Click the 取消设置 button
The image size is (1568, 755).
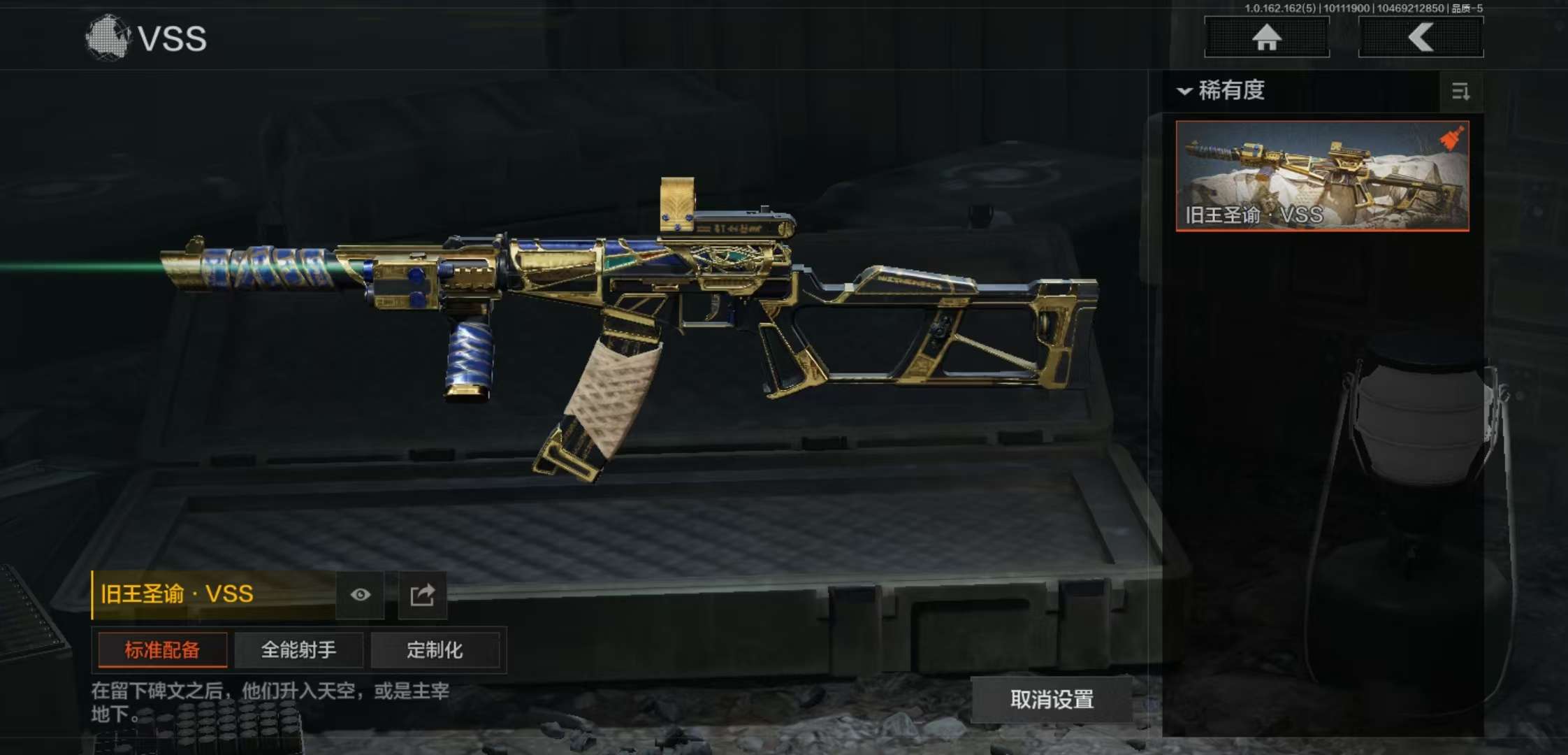click(1052, 699)
